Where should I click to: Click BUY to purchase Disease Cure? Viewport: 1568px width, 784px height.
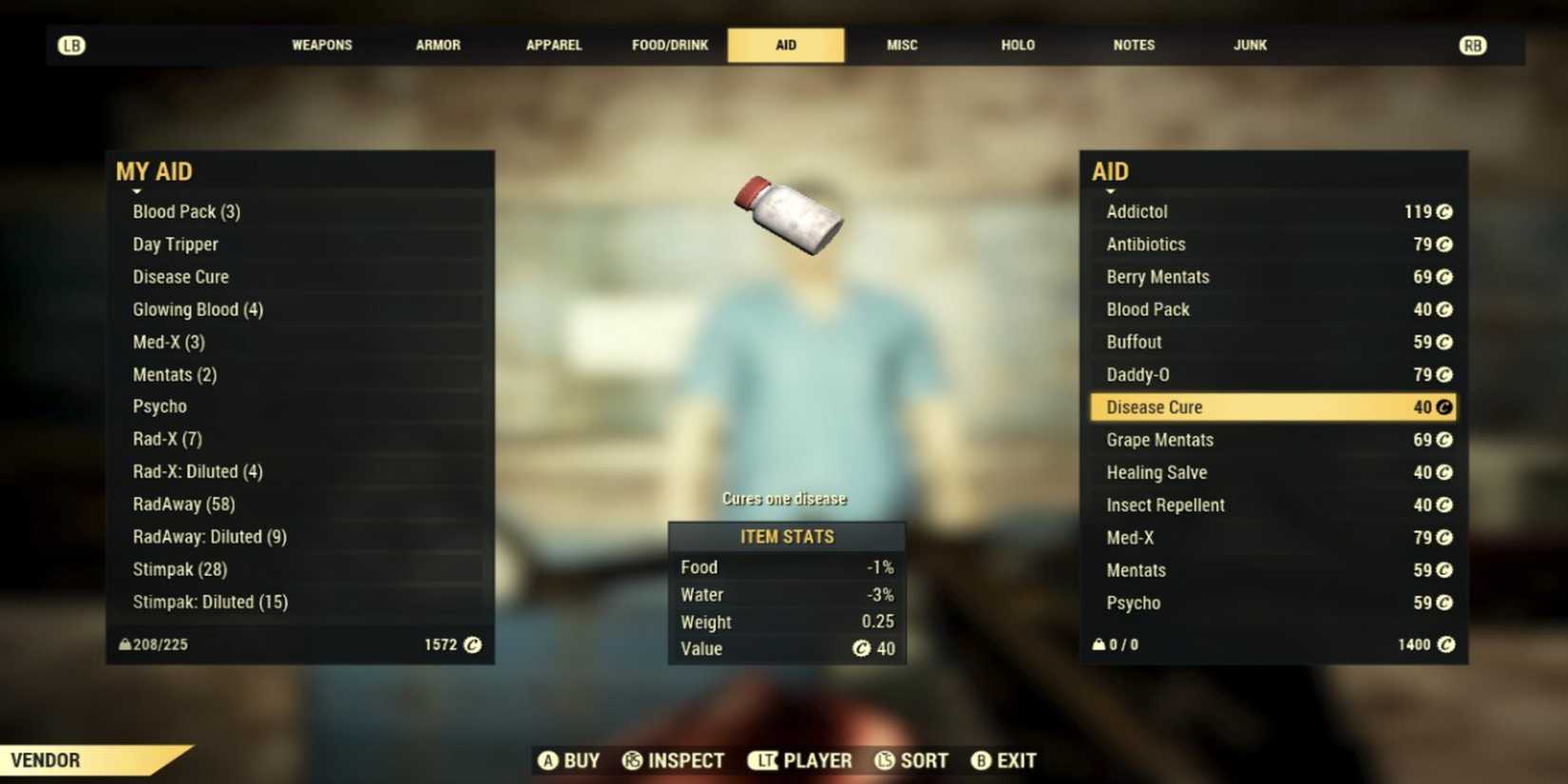[x=569, y=760]
